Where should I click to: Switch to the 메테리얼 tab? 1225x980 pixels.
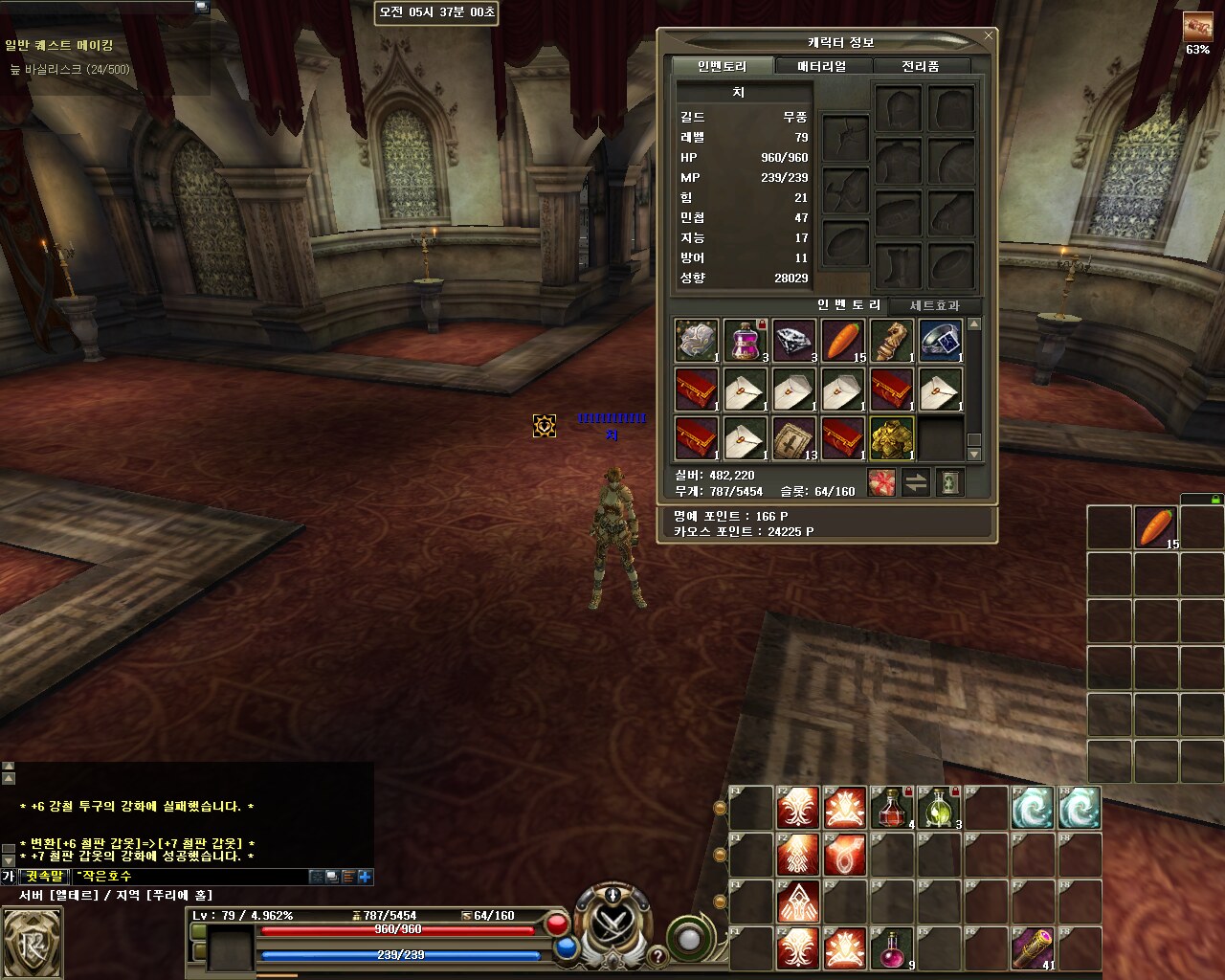[821, 66]
